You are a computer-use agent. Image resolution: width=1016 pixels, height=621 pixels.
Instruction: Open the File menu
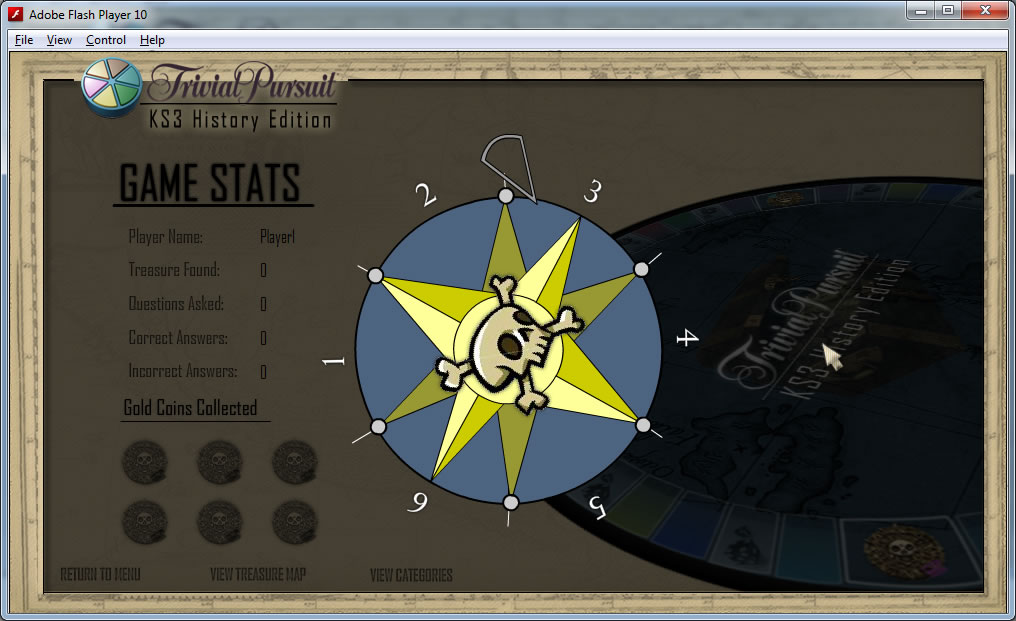tap(24, 40)
